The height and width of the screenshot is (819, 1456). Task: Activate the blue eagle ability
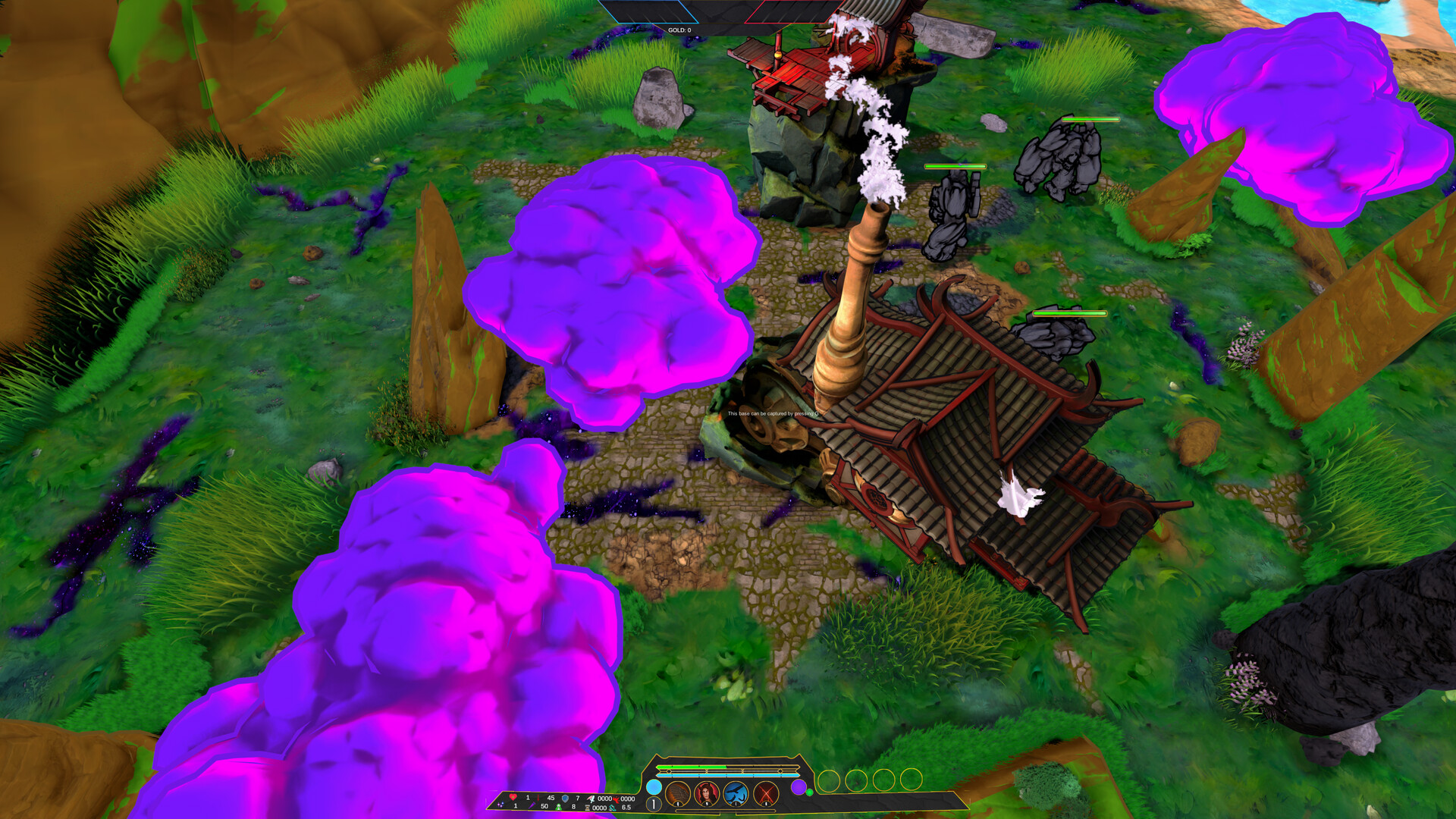736,794
